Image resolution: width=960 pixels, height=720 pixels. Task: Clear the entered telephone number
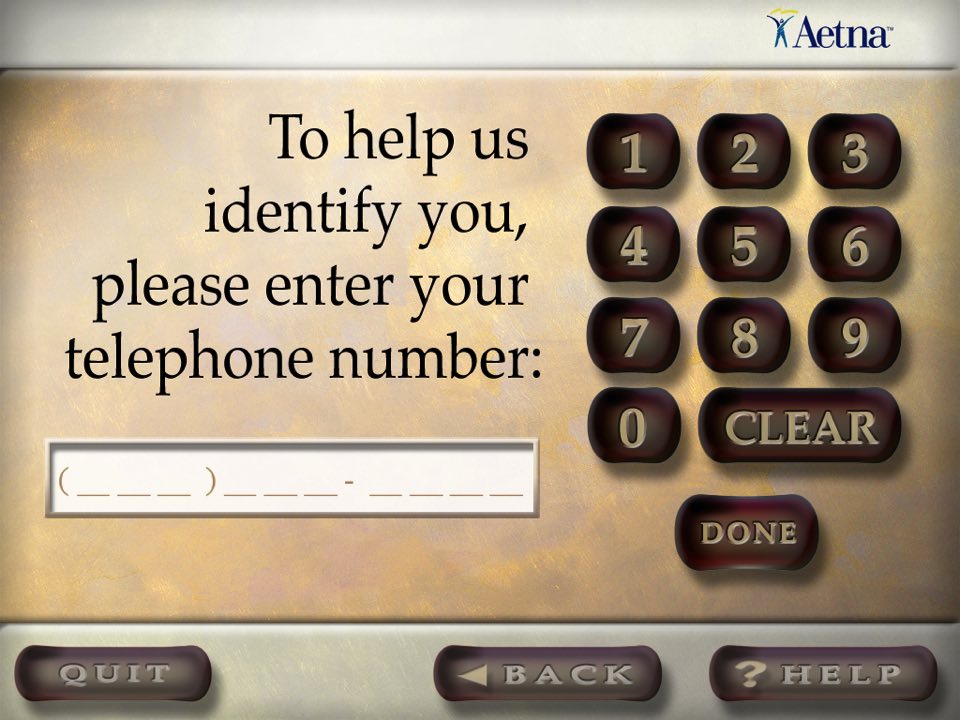800,426
